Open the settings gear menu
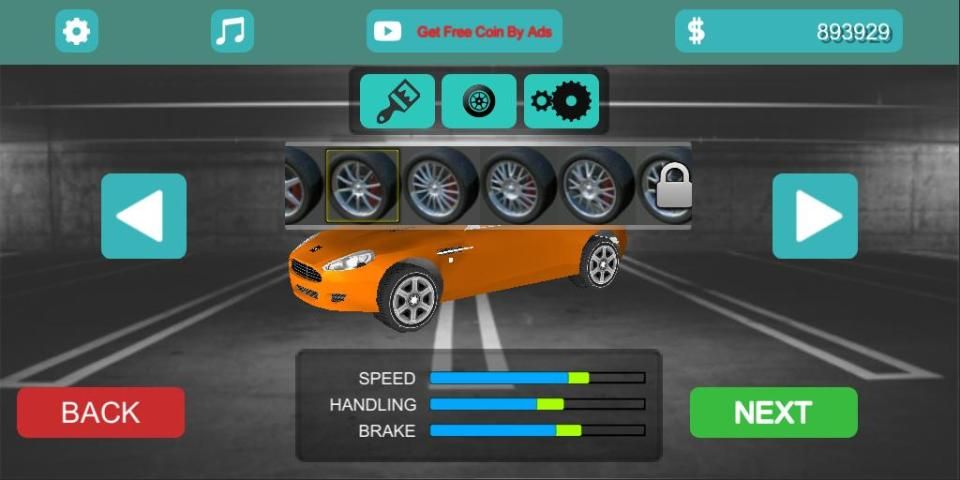The height and width of the screenshot is (480, 960). [76, 32]
